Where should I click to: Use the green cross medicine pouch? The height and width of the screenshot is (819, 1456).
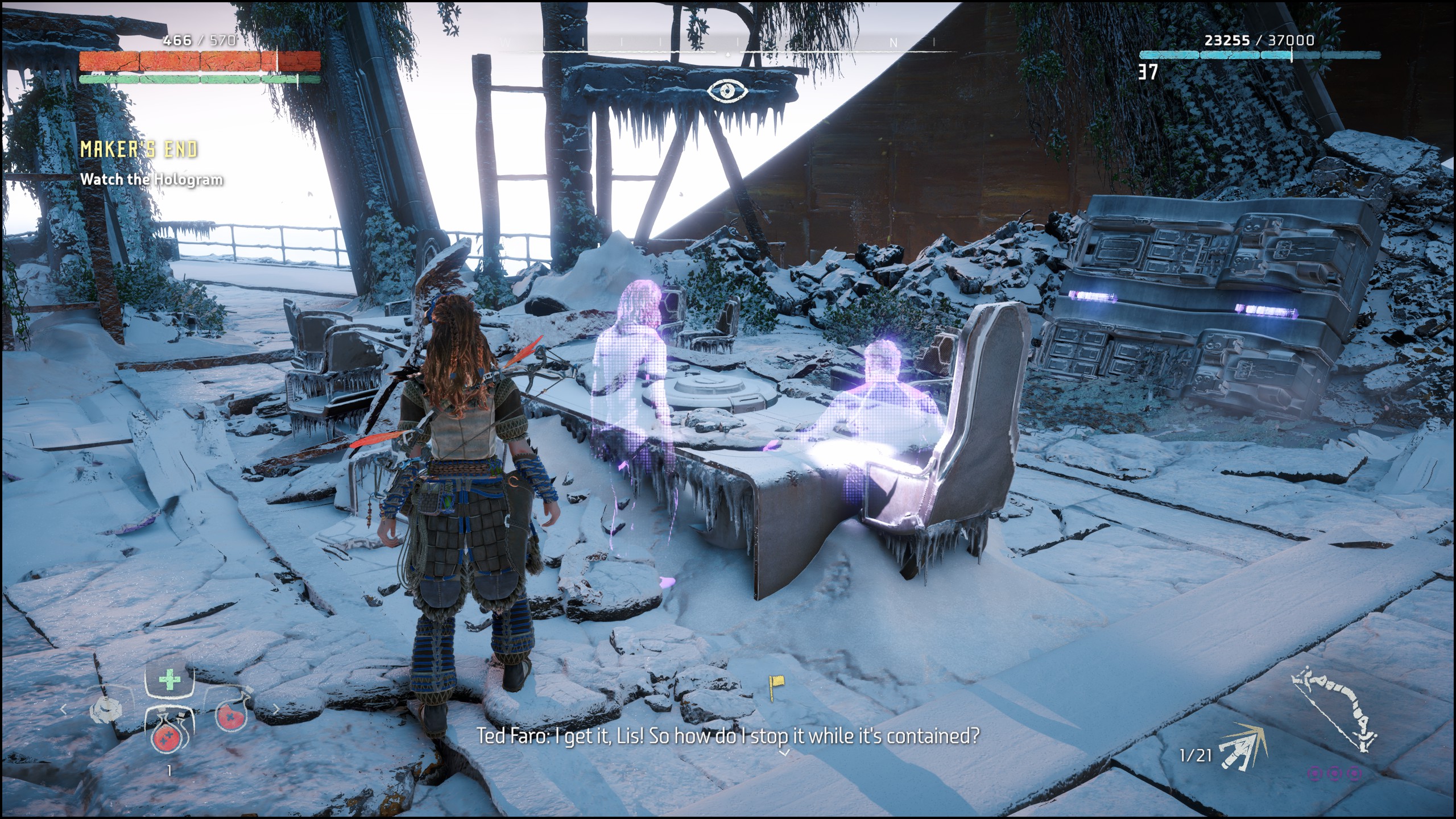(x=168, y=681)
